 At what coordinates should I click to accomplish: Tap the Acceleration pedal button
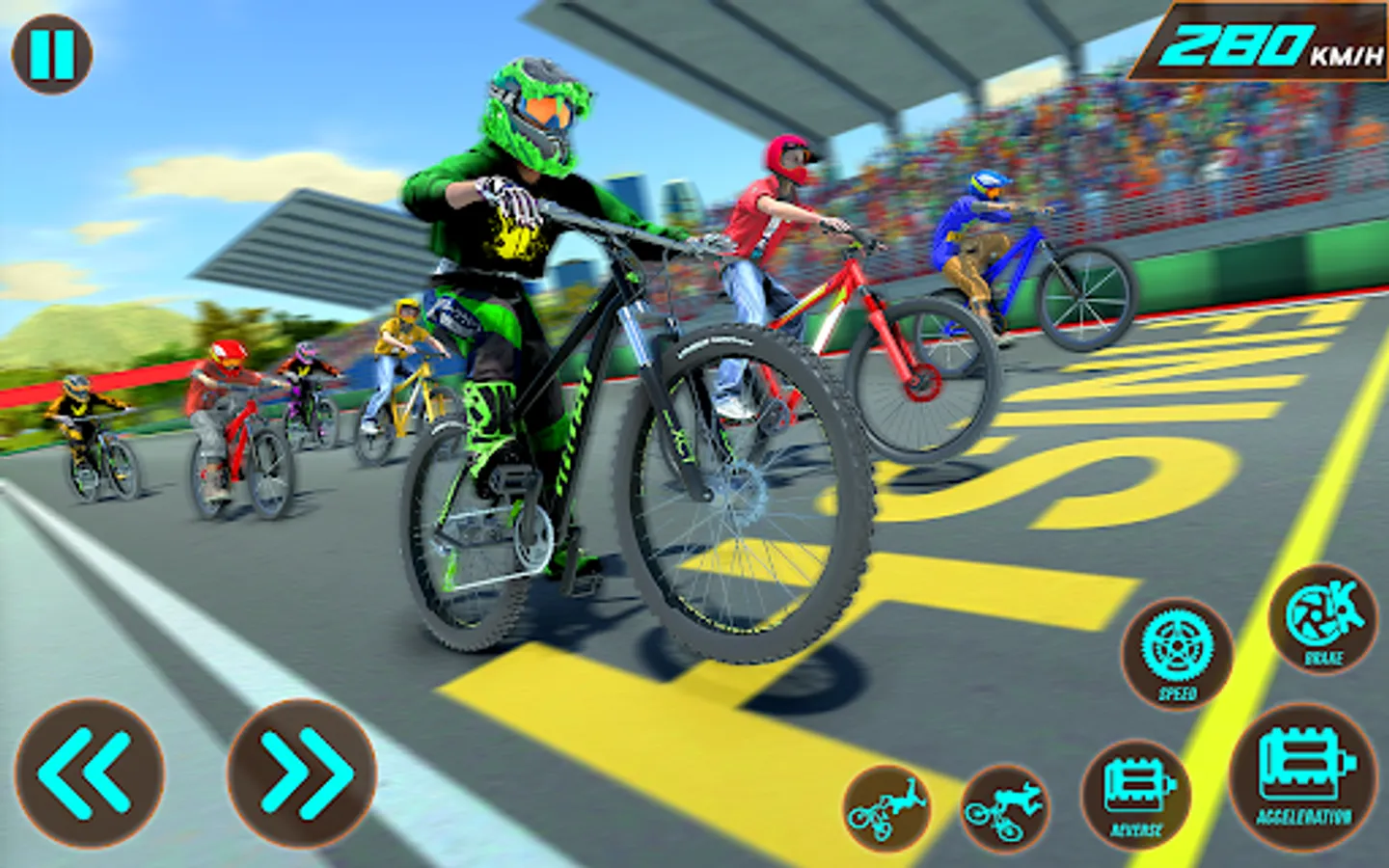(1304, 777)
